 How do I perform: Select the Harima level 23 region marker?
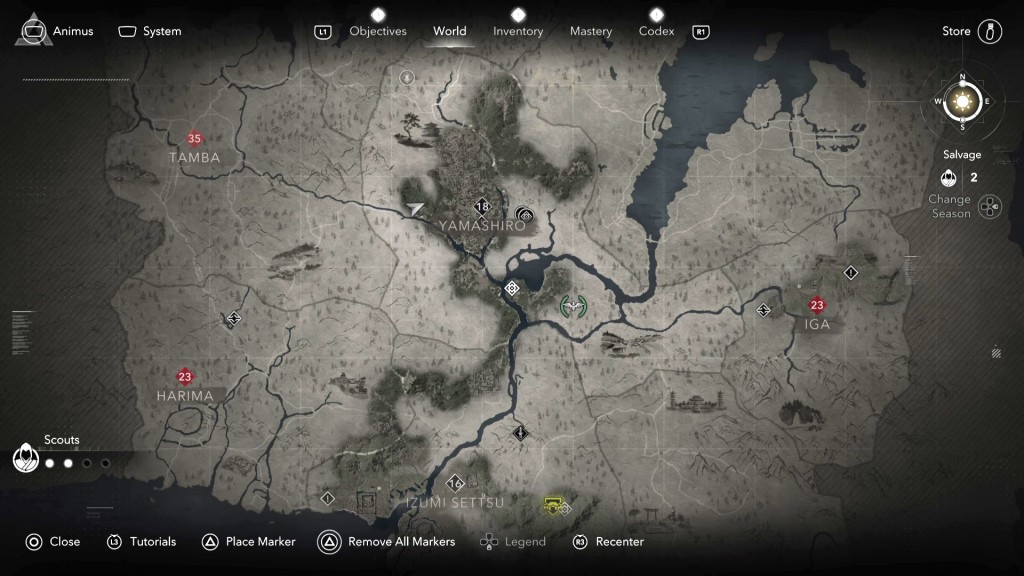[184, 377]
